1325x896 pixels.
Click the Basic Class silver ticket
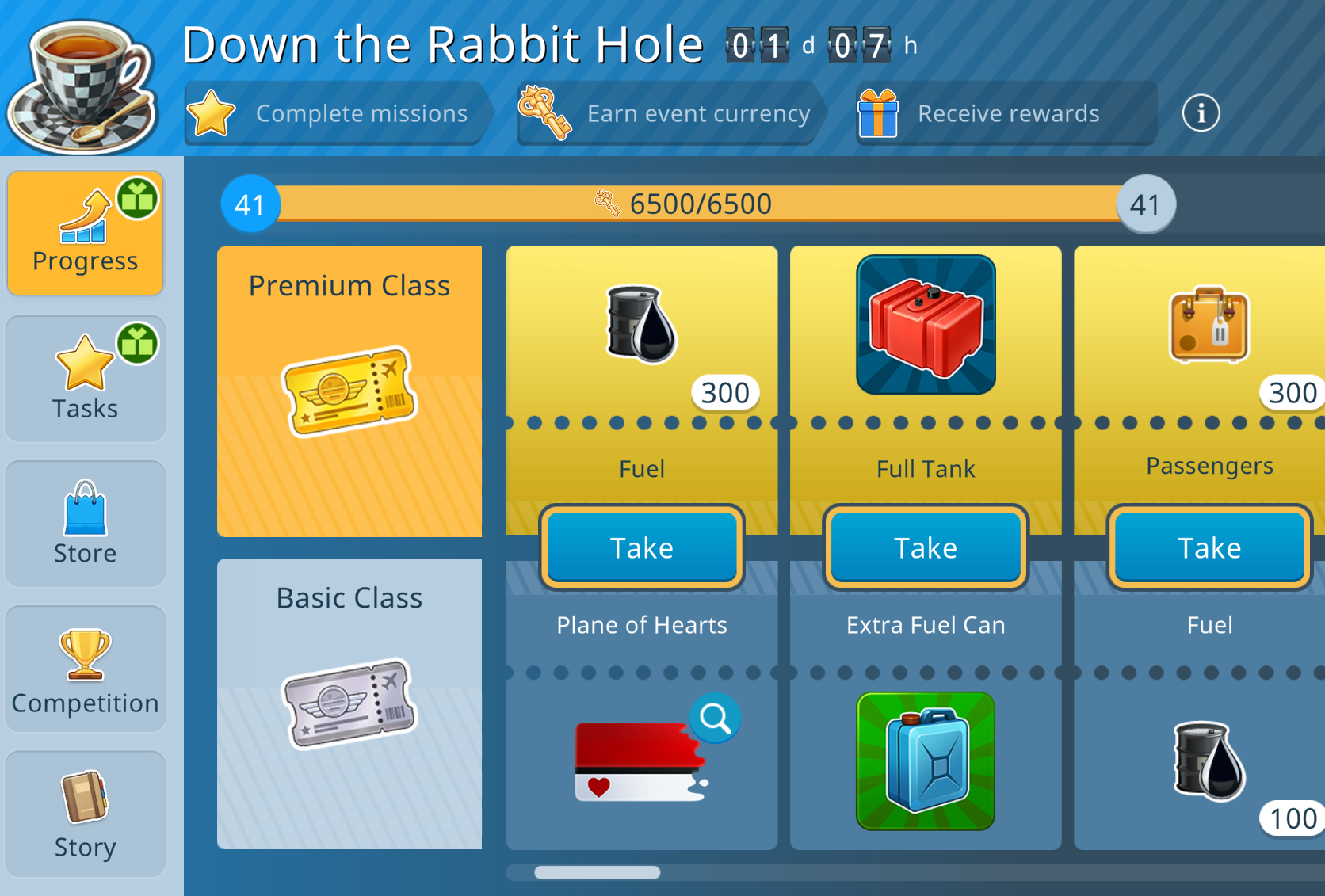[x=349, y=703]
